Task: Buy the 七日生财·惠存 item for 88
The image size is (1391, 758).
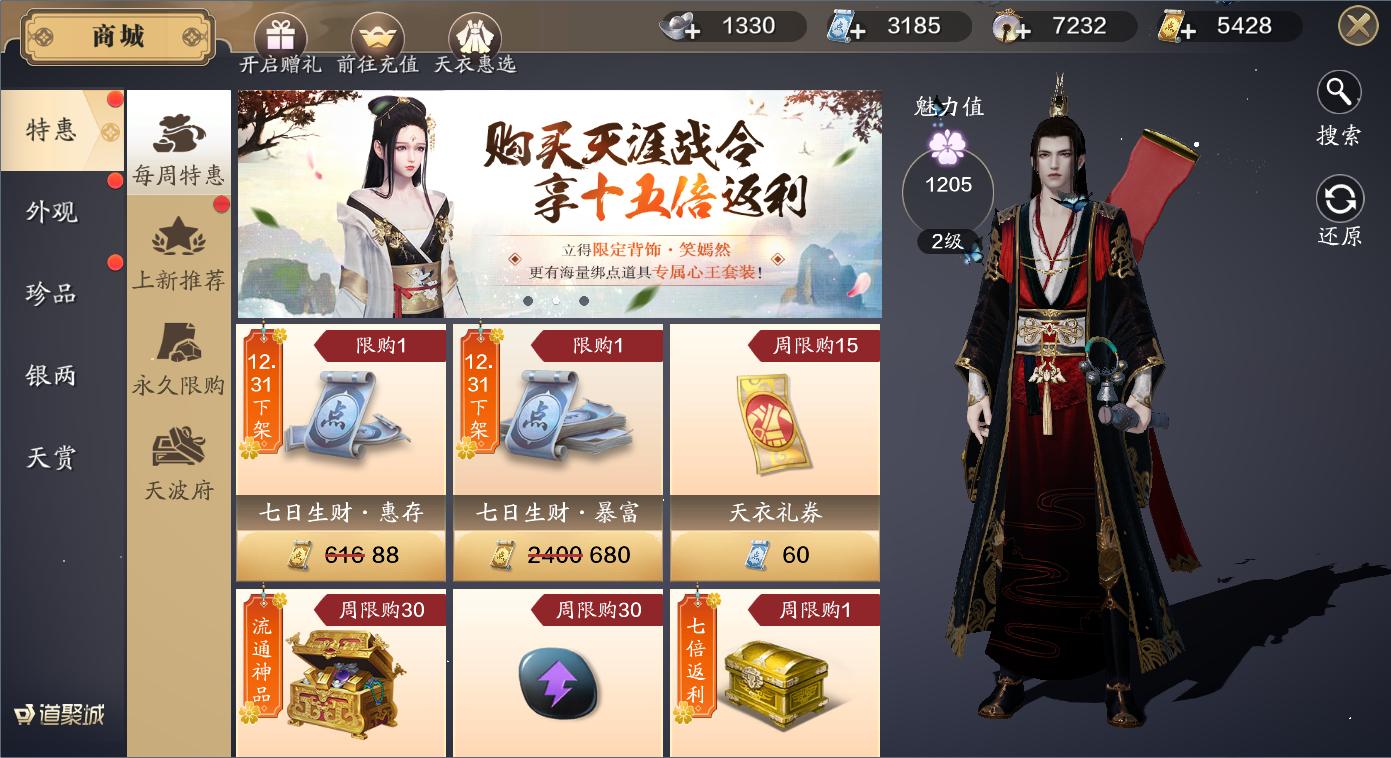Action: click(340, 554)
